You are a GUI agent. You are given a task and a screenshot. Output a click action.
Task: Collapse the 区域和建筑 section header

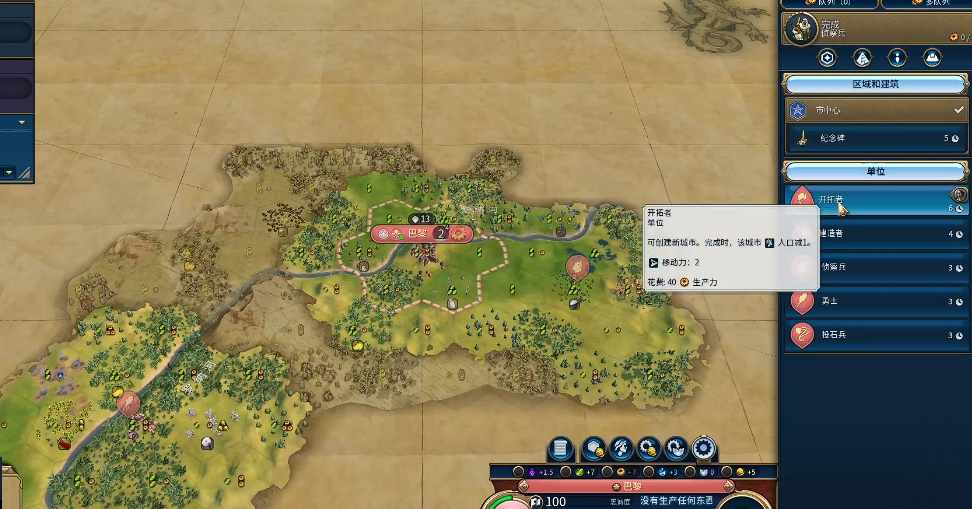pyautogui.click(x=875, y=84)
